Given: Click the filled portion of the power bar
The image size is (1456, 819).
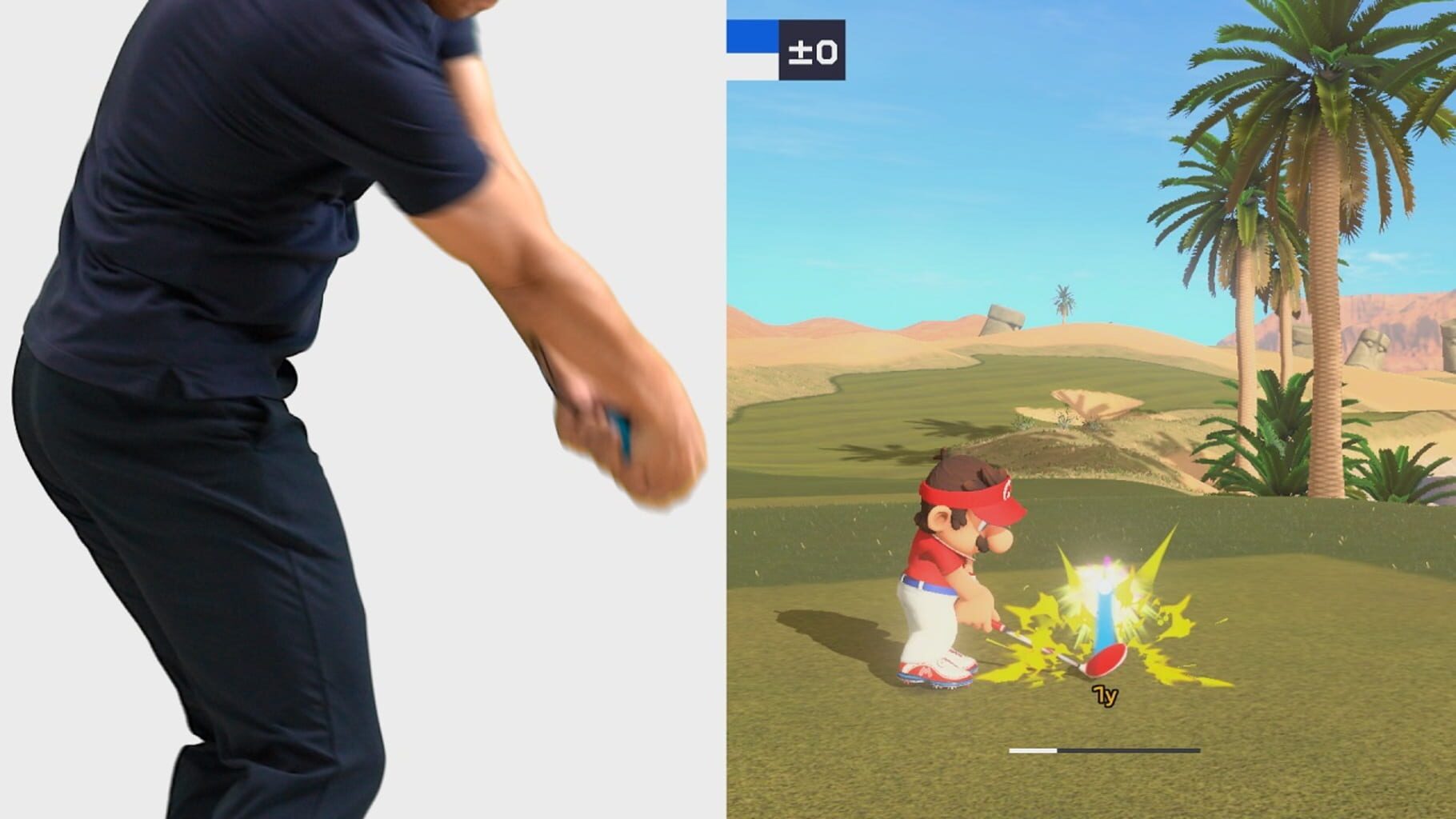Looking at the screenshot, I should tap(1032, 752).
